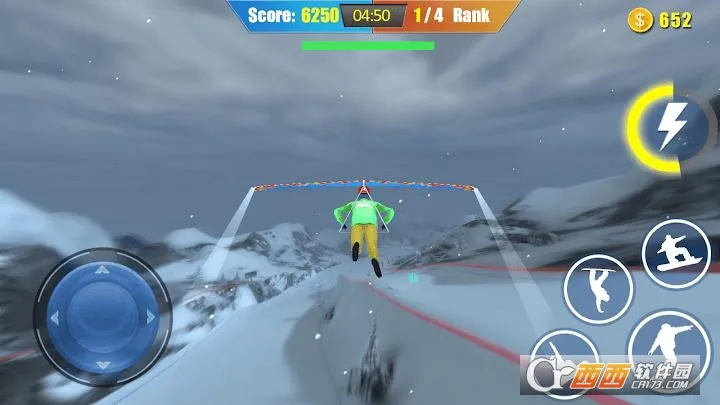Tap the snowboard grab trick button
720x405 pixels.
coord(675,254)
